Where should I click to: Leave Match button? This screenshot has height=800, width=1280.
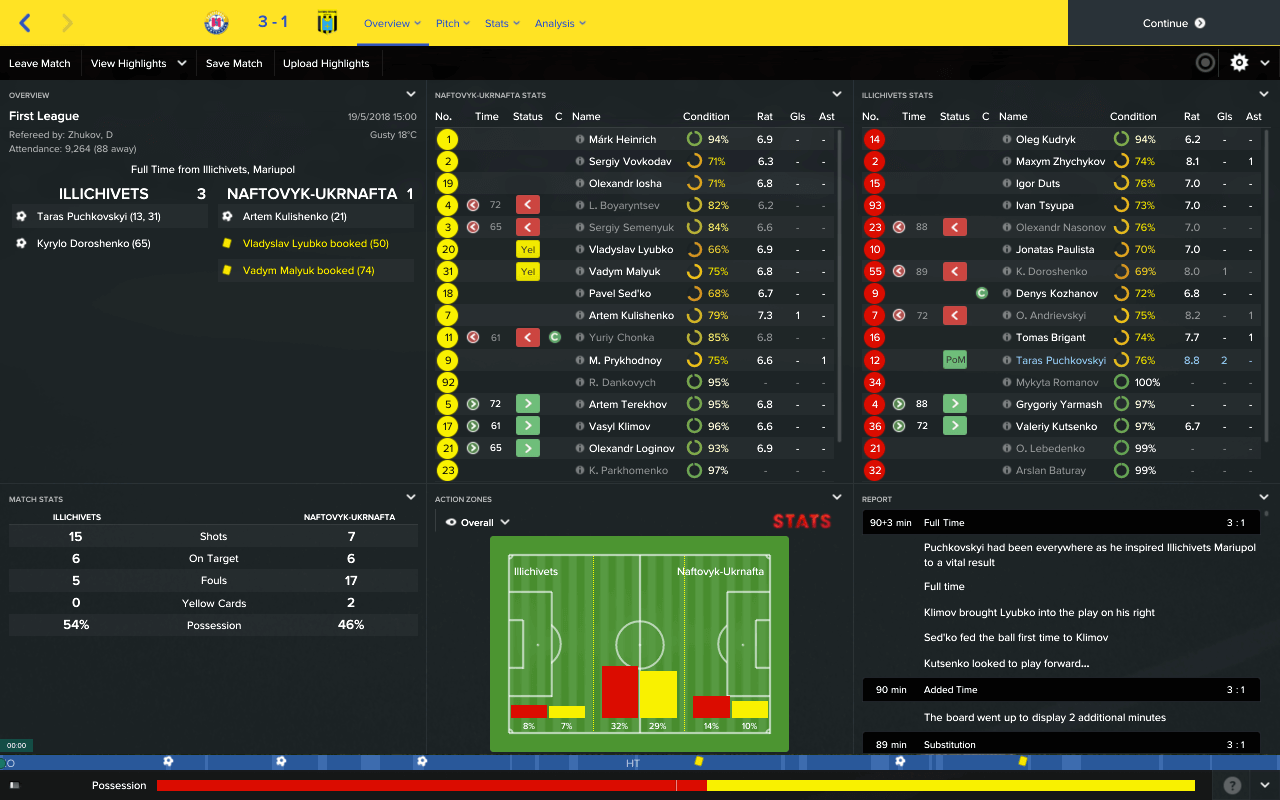pyautogui.click(x=40, y=63)
